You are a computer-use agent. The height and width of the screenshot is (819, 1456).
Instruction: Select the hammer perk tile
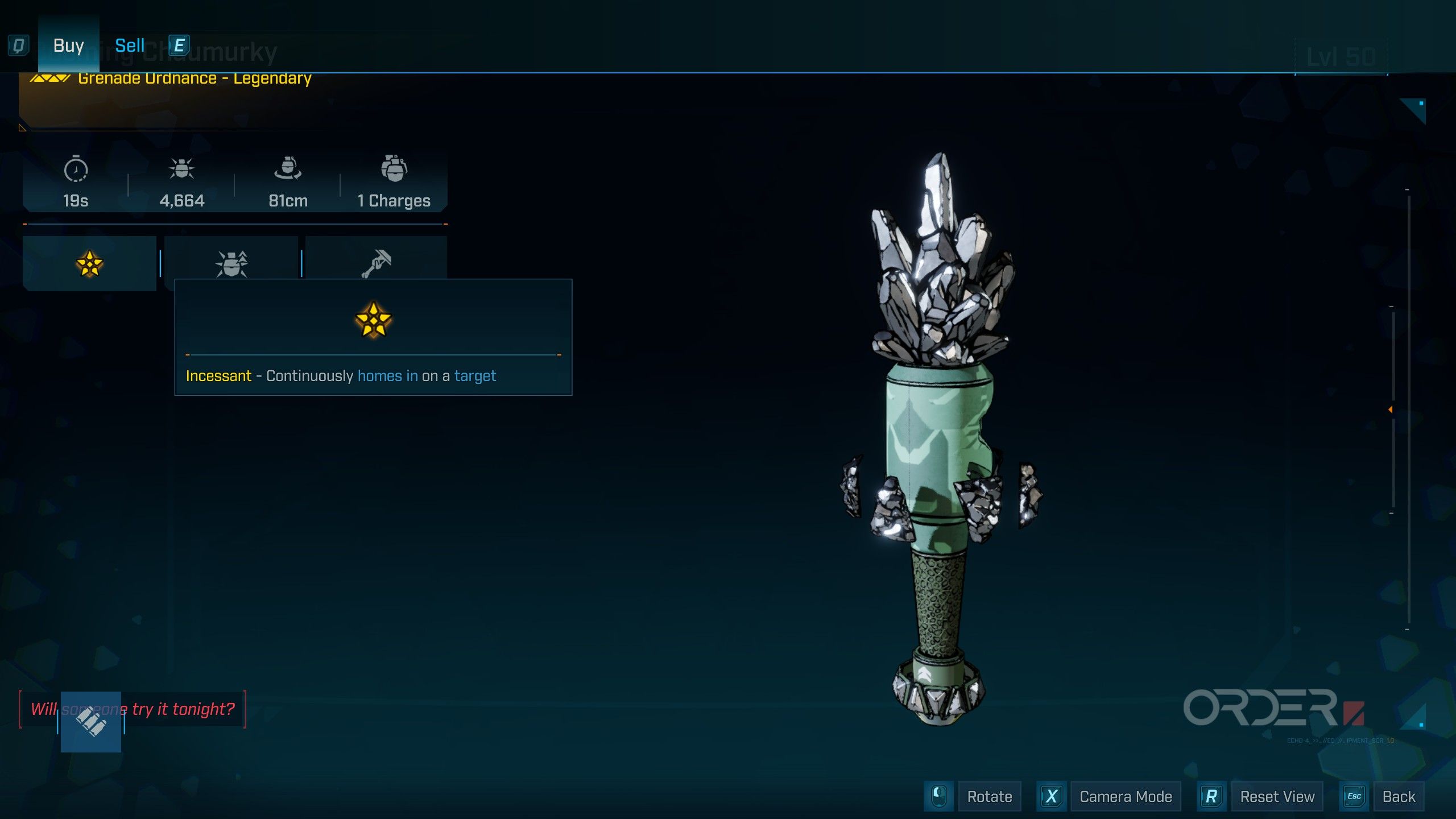(376, 262)
